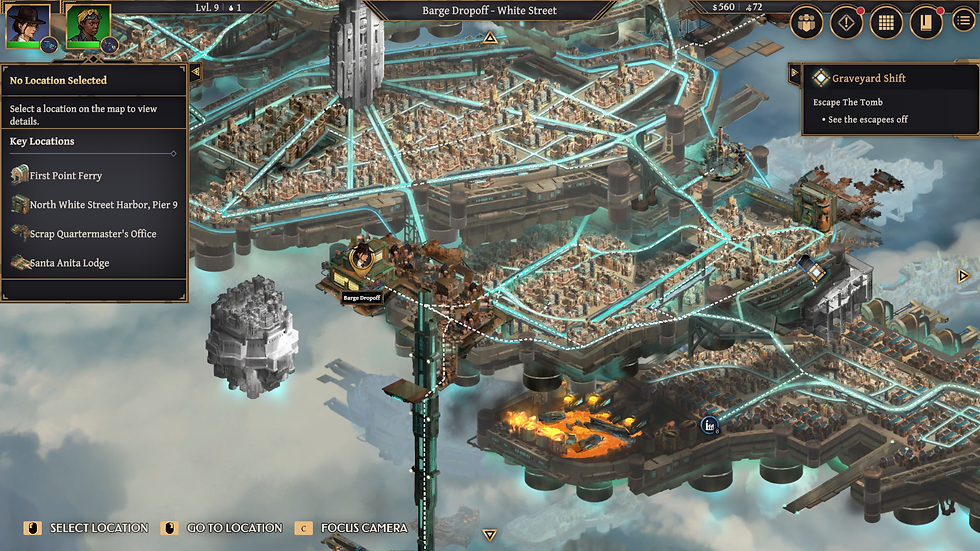980x551 pixels.
Task: Open the quest alert diamond icon
Action: coord(846,22)
